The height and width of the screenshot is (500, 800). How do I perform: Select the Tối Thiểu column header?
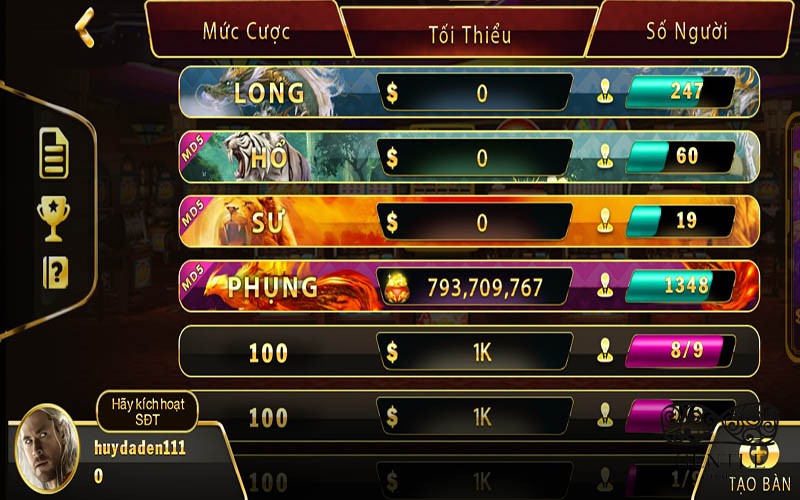pyautogui.click(x=469, y=34)
